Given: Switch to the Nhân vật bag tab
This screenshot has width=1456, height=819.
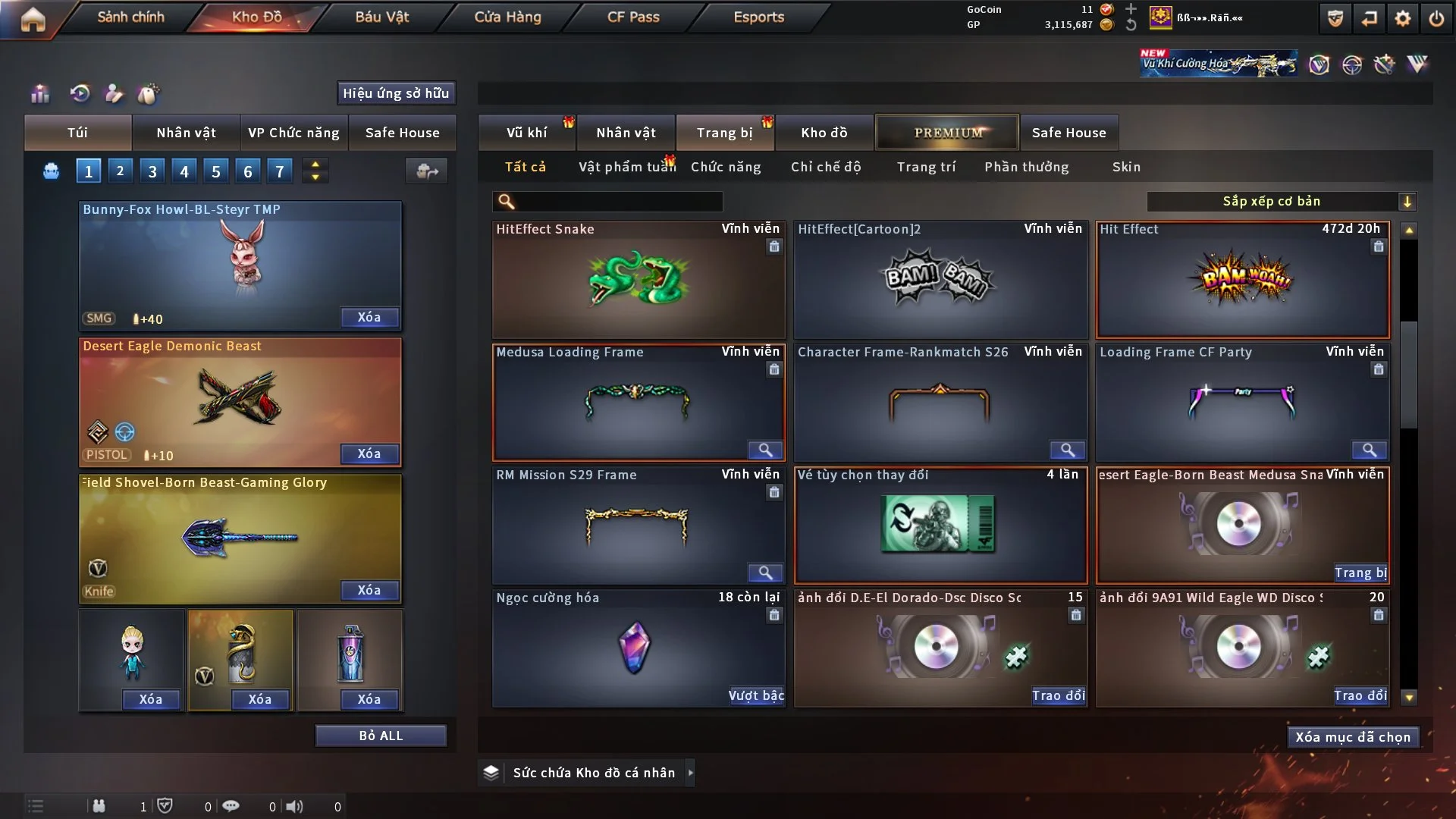Looking at the screenshot, I should 186,133.
